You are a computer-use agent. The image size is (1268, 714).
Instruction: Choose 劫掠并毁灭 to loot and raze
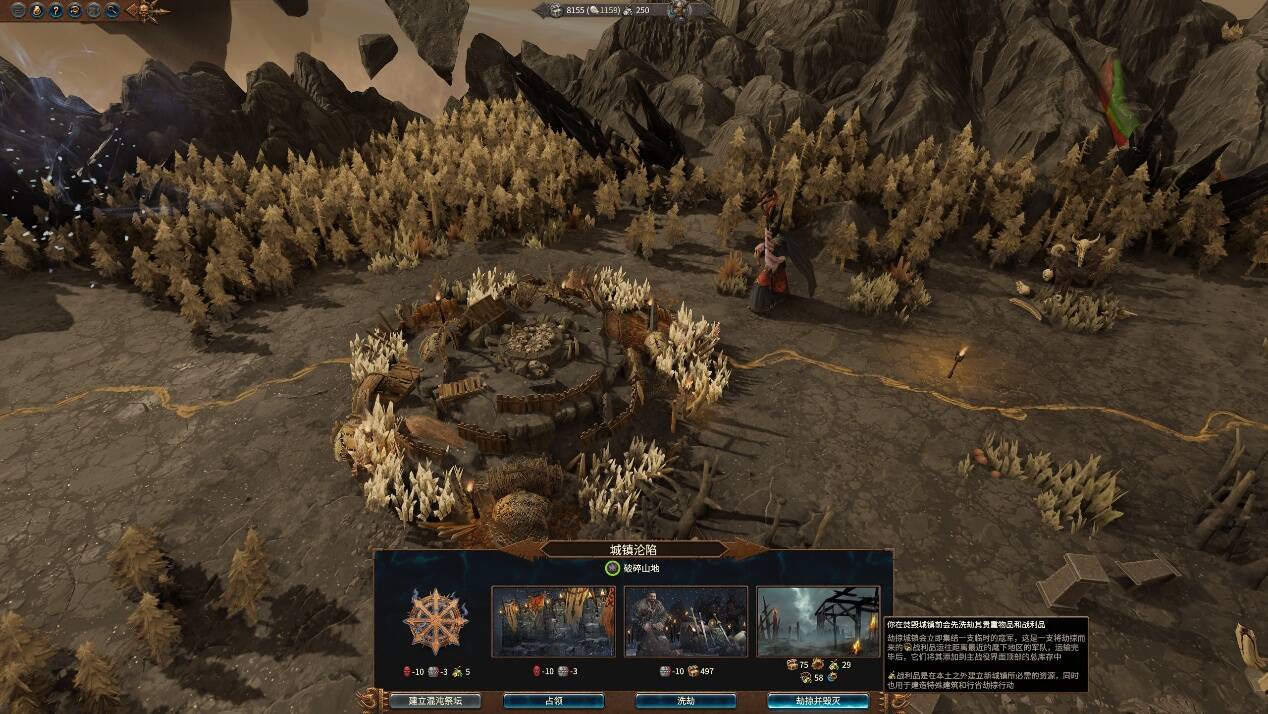click(818, 701)
